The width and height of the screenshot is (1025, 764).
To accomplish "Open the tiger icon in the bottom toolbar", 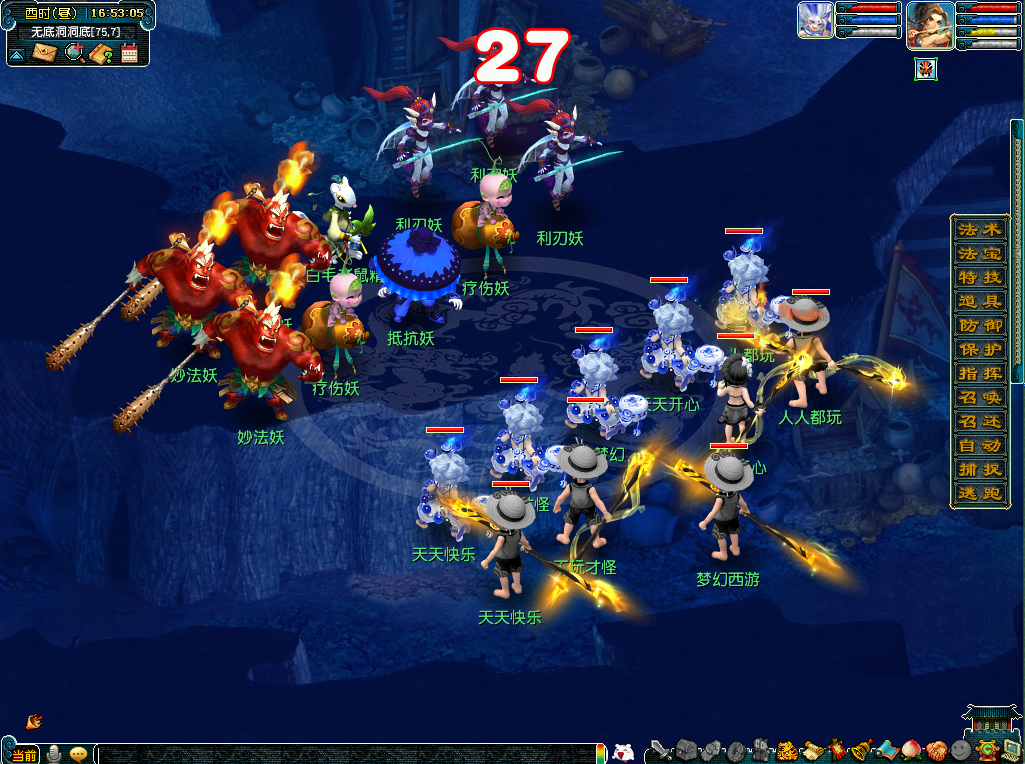I will tap(787, 750).
